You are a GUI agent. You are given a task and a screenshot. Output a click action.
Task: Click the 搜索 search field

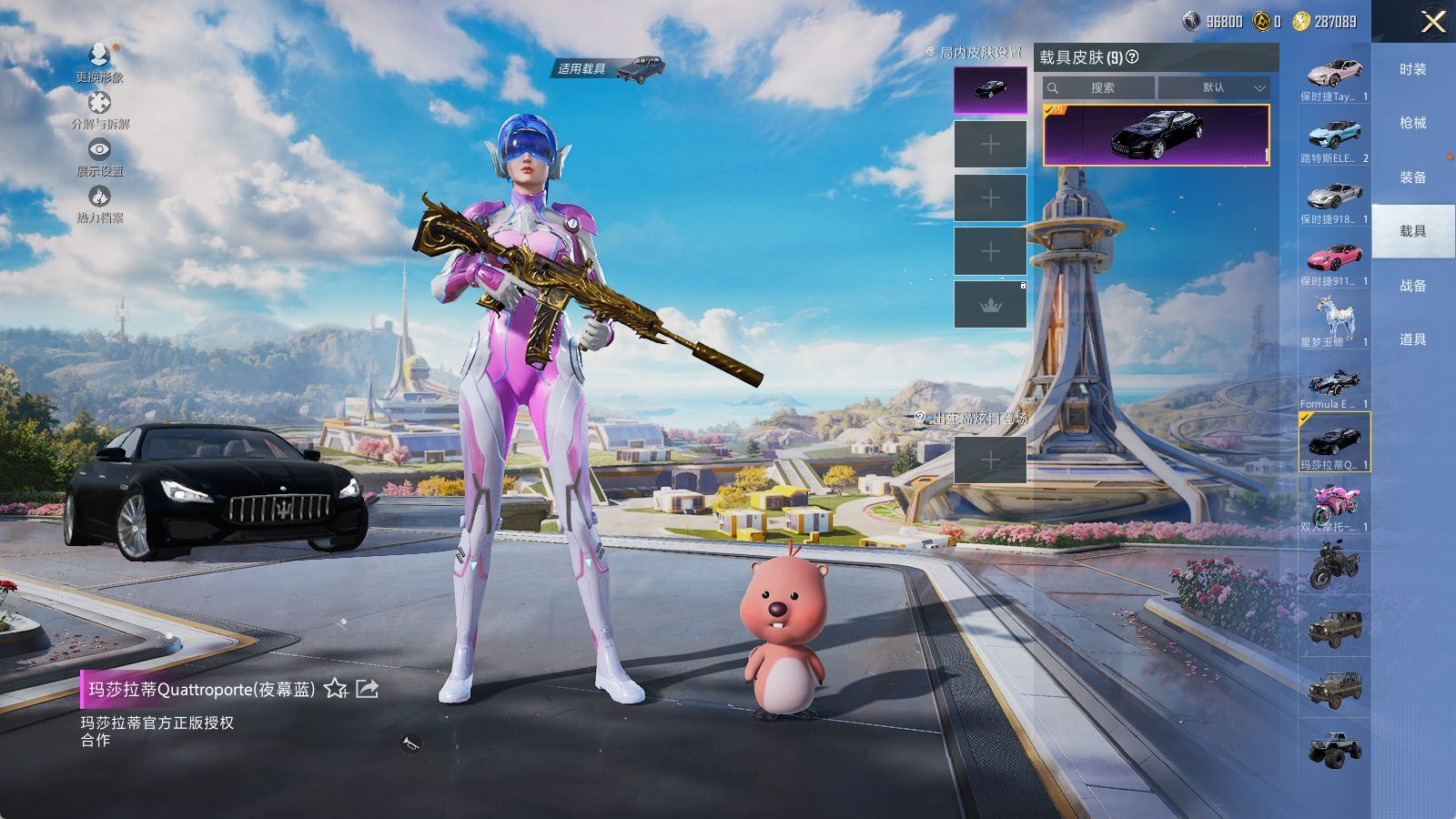point(1101,88)
